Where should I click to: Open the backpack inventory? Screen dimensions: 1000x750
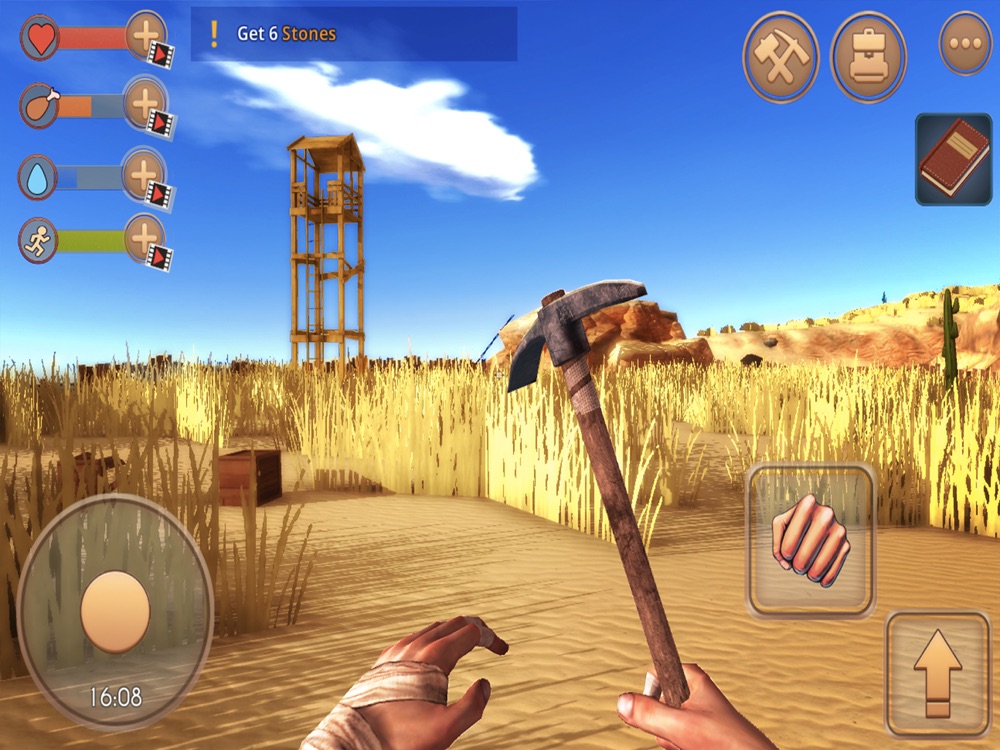pyautogui.click(x=868, y=56)
